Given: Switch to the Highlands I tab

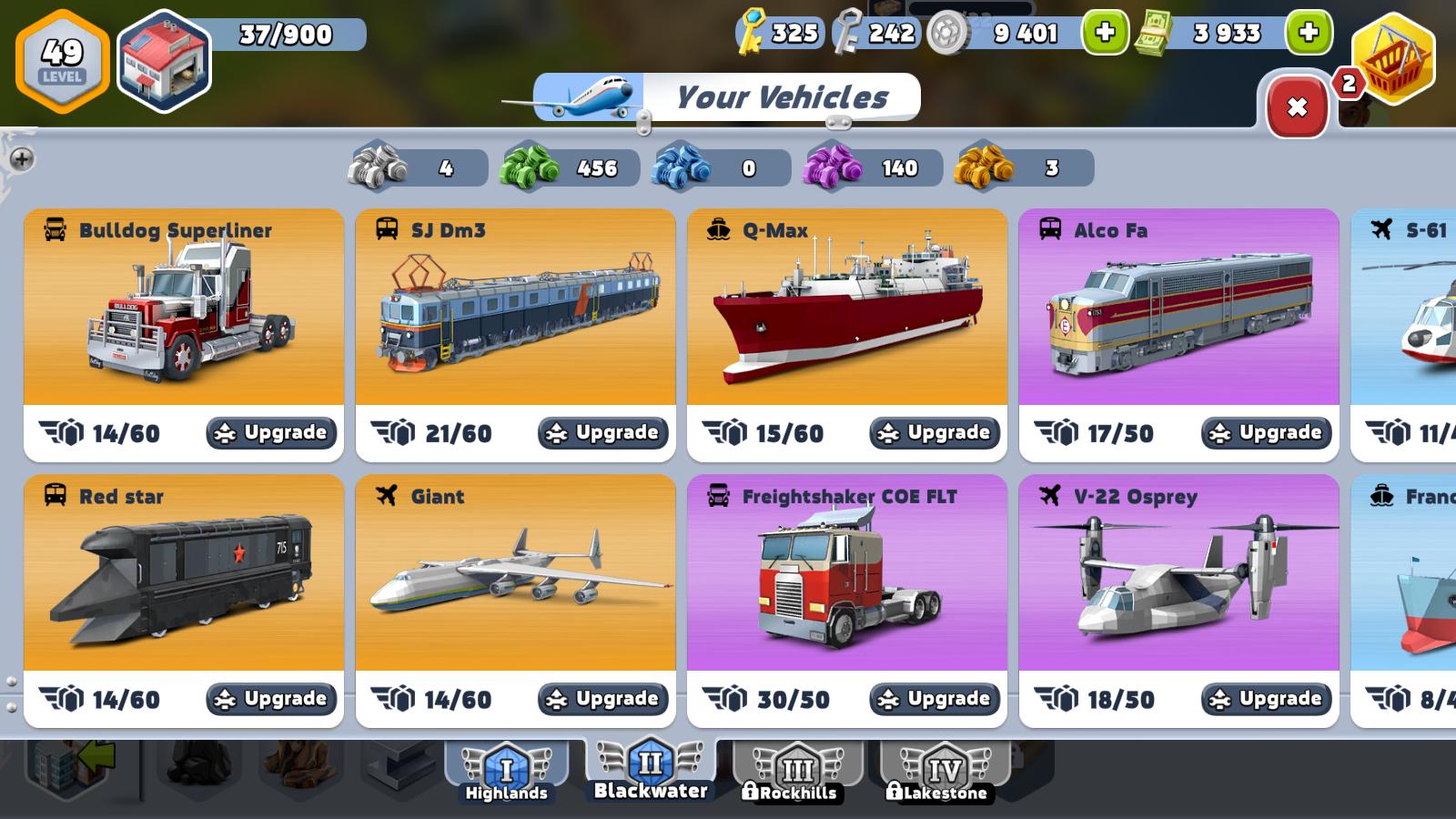Looking at the screenshot, I should (x=507, y=772).
